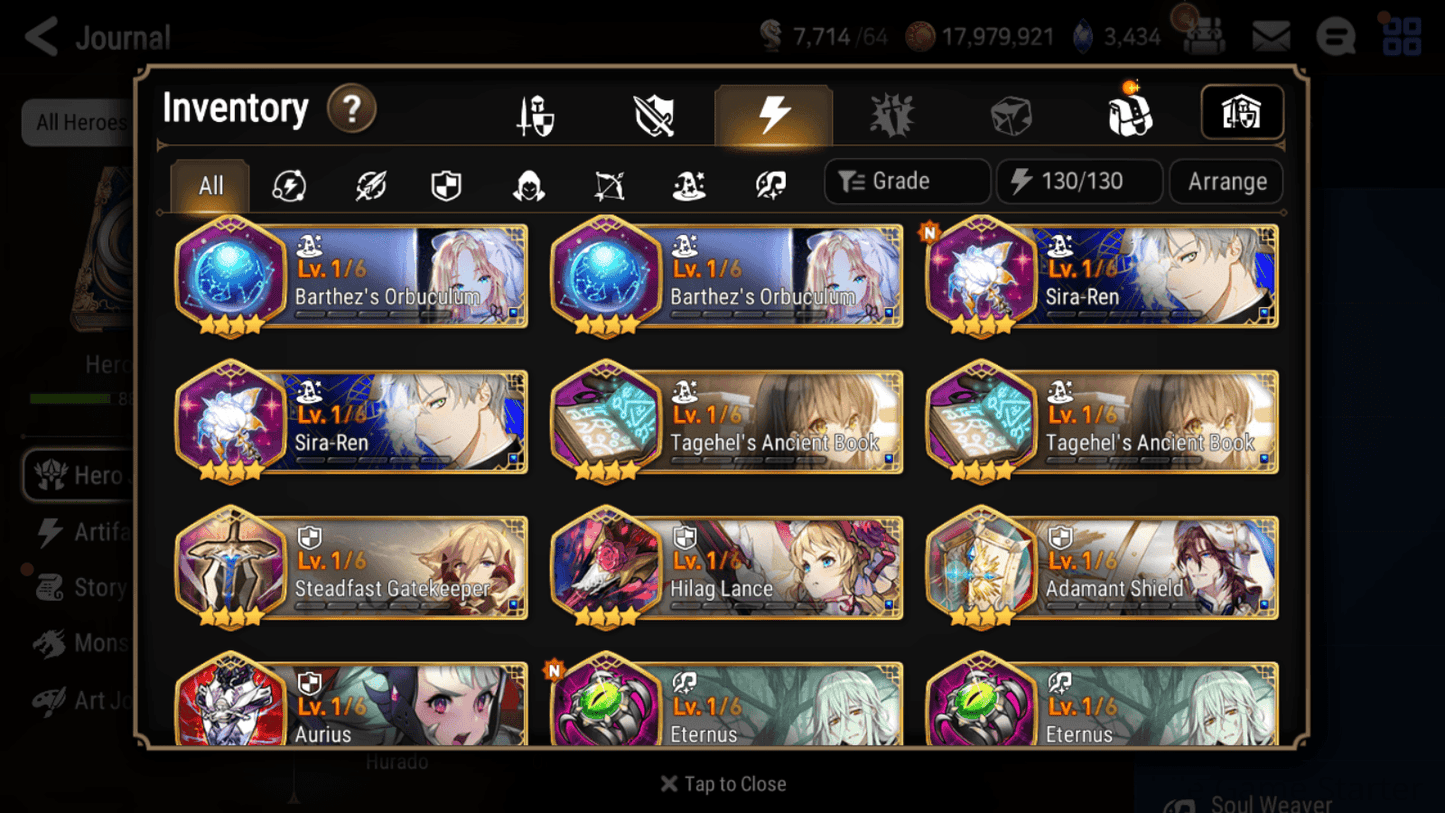Click Tap to Close
Viewport: 1445px width, 813px height.
tap(723, 784)
